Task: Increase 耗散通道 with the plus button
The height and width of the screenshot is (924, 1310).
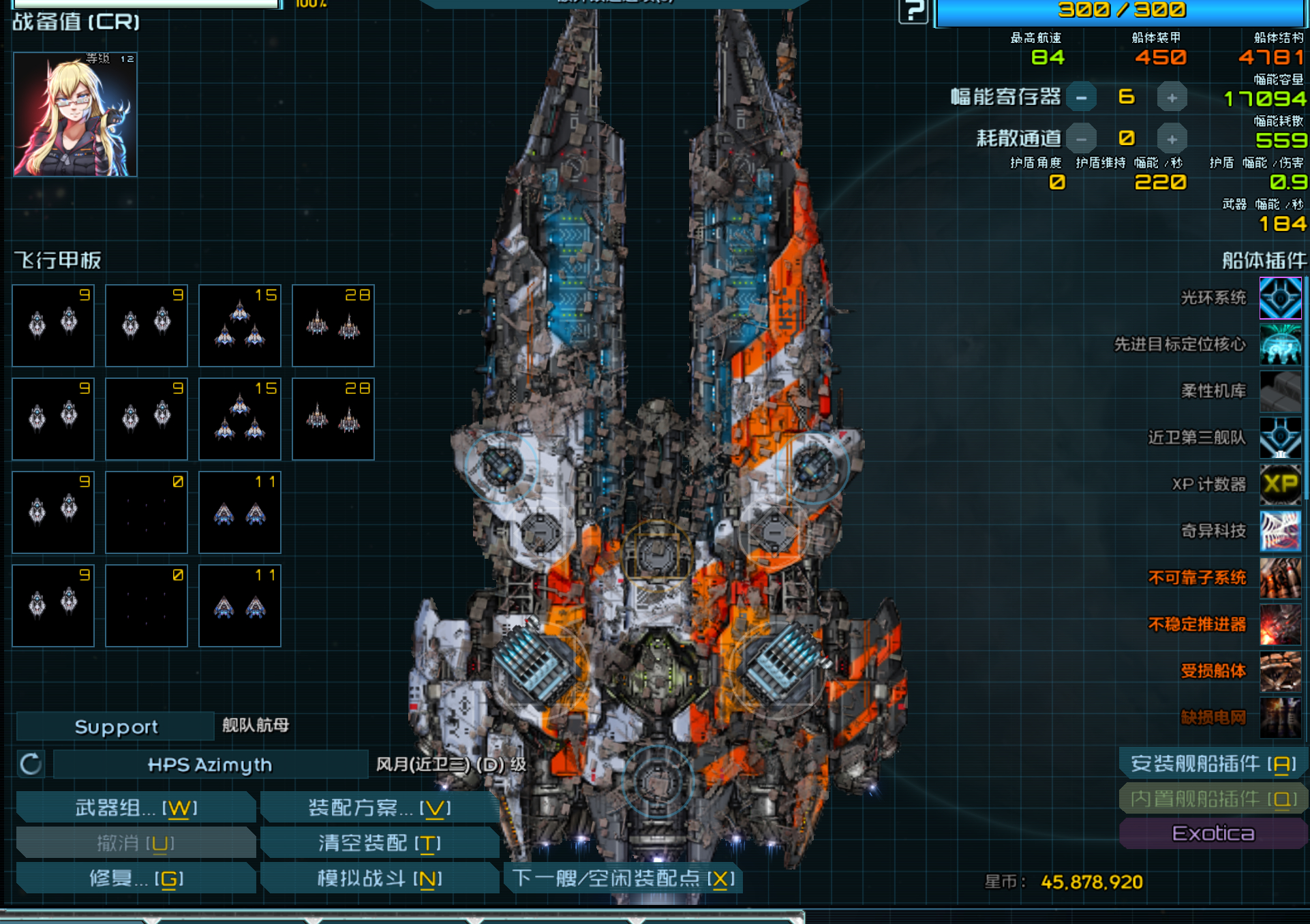Action: click(1171, 138)
